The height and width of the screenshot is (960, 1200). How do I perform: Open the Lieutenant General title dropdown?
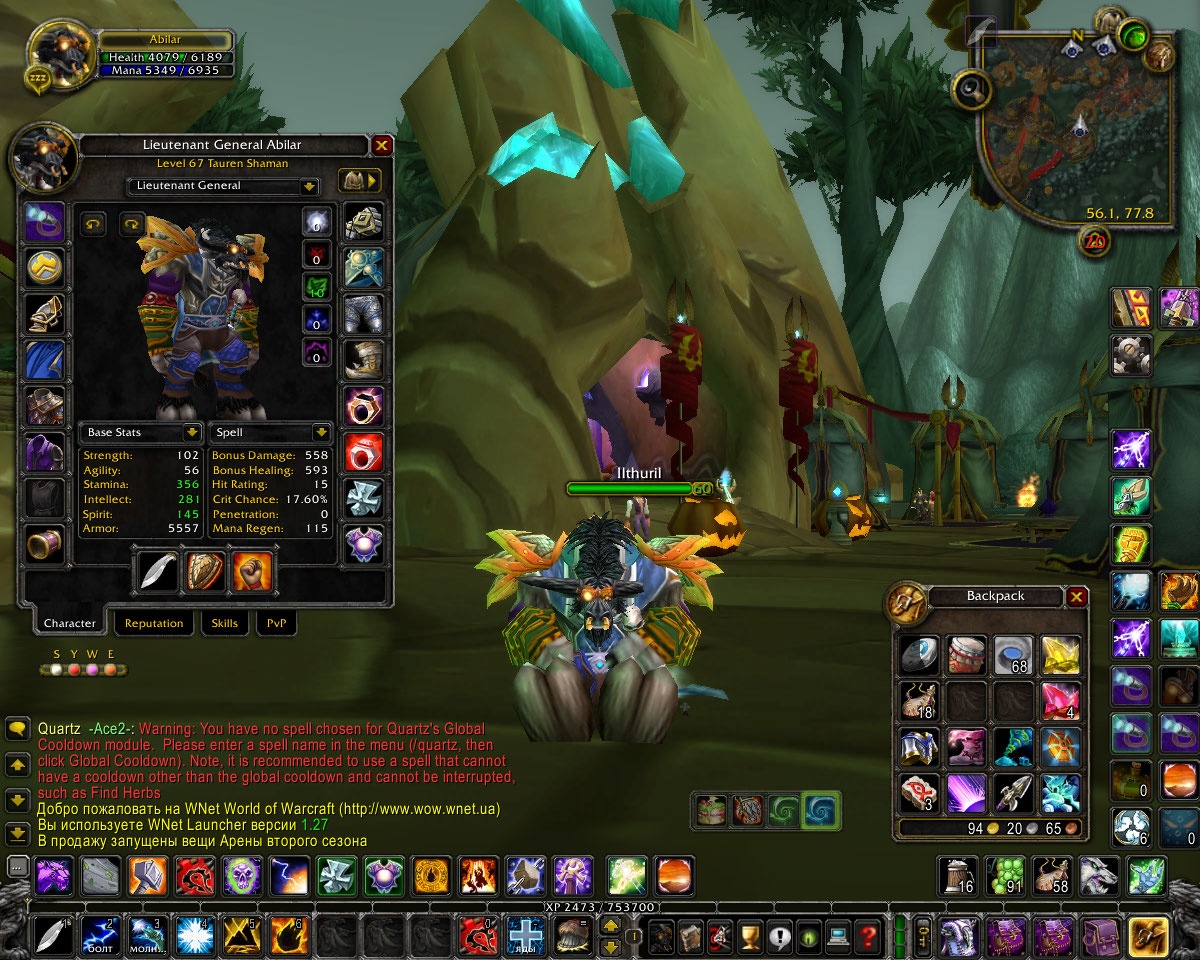coord(308,186)
